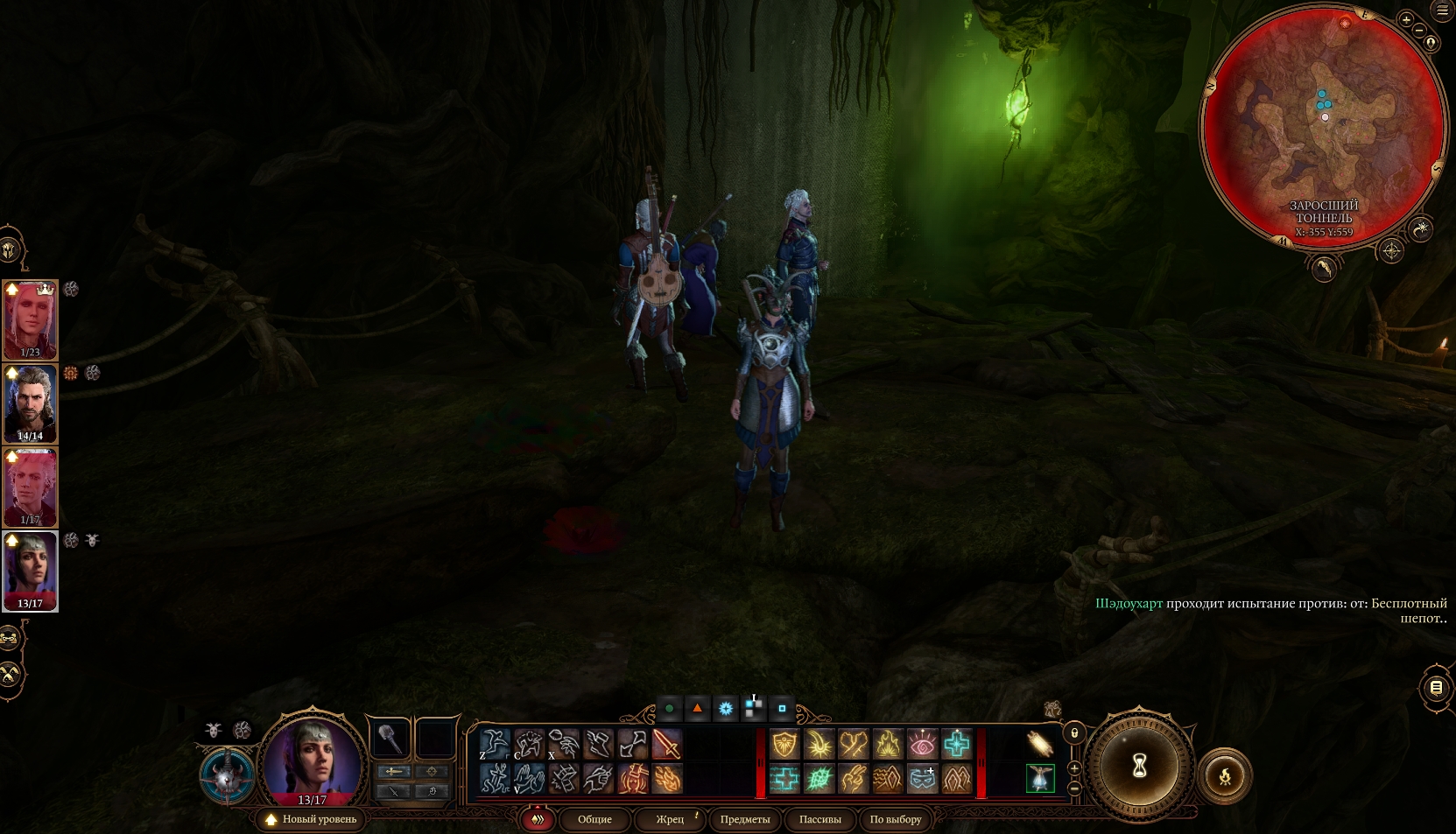This screenshot has width=1456, height=834.
Task: Select Shadowheart's portrait showing 13/17 in party list
Action: pyautogui.click(x=31, y=570)
